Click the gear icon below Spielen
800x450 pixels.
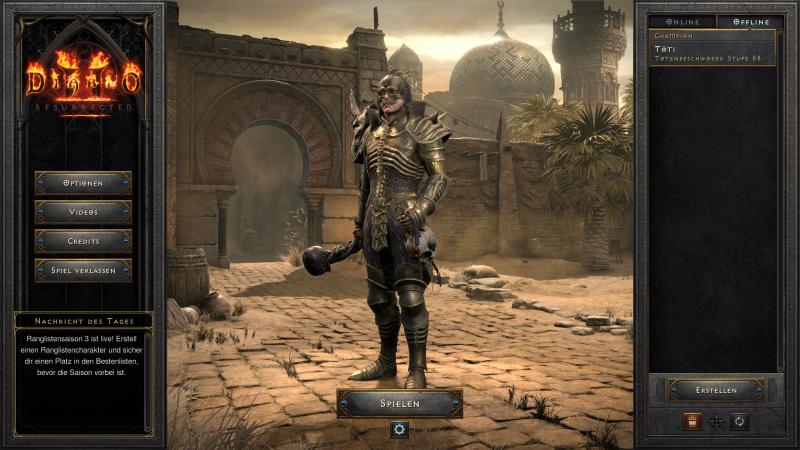[400, 429]
